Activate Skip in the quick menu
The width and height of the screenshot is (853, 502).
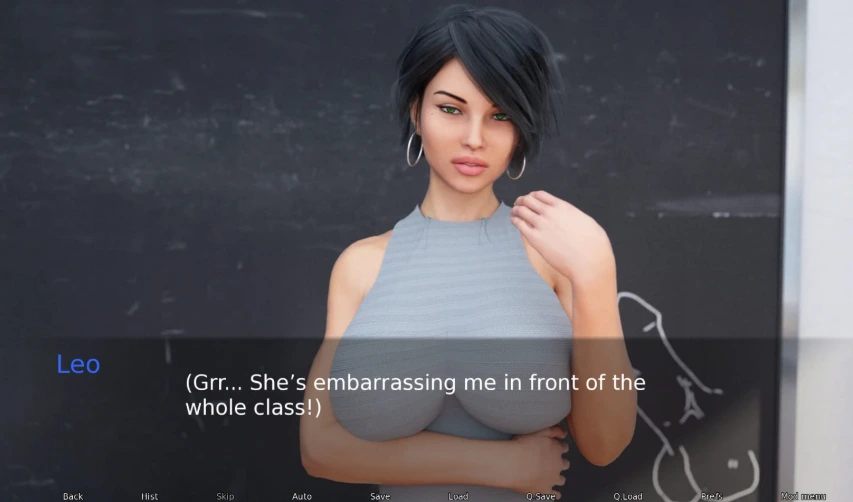[225, 496]
